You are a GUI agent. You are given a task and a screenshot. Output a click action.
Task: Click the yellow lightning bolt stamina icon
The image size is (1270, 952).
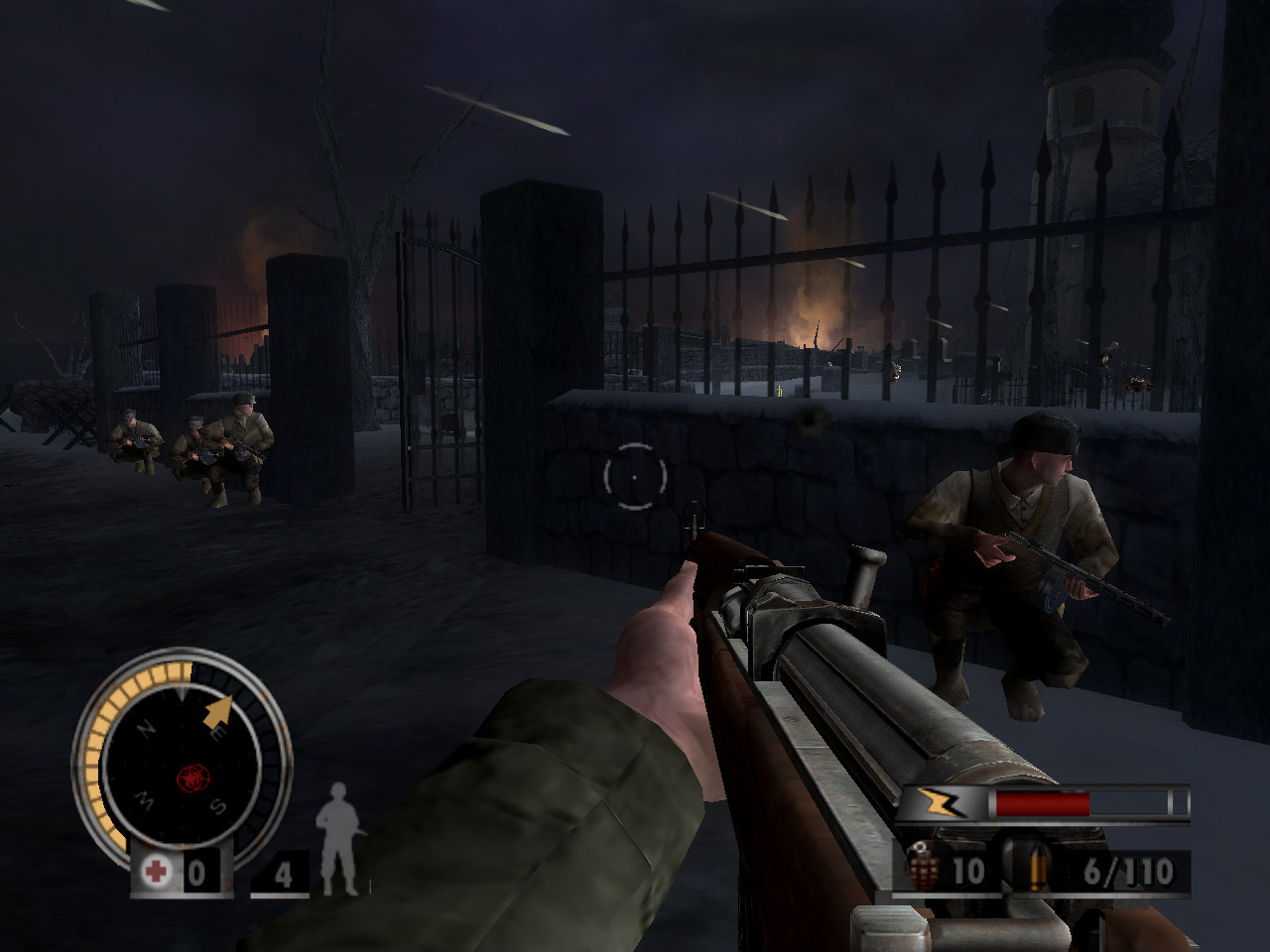939,803
